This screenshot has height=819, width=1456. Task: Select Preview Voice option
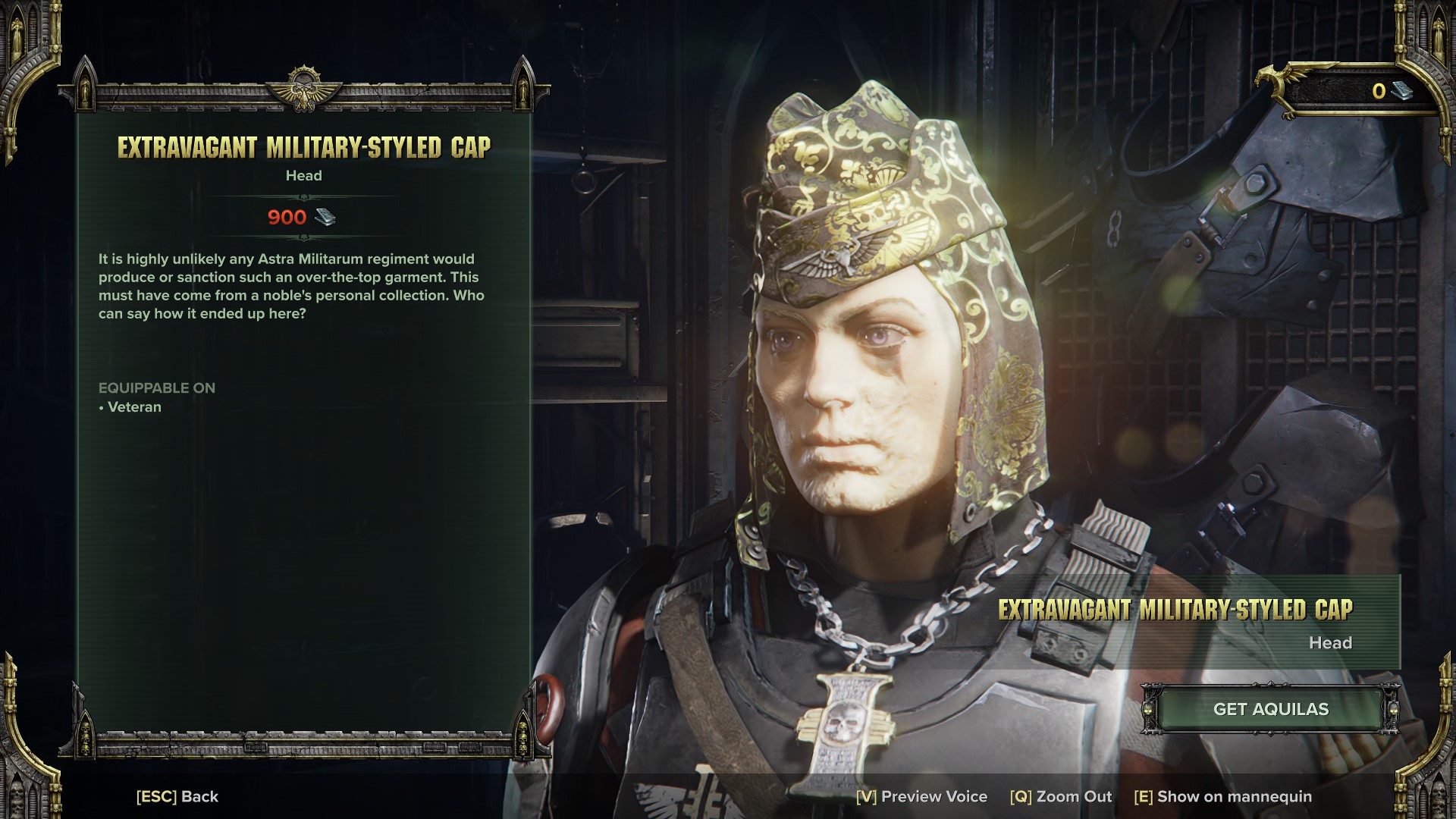tap(921, 796)
